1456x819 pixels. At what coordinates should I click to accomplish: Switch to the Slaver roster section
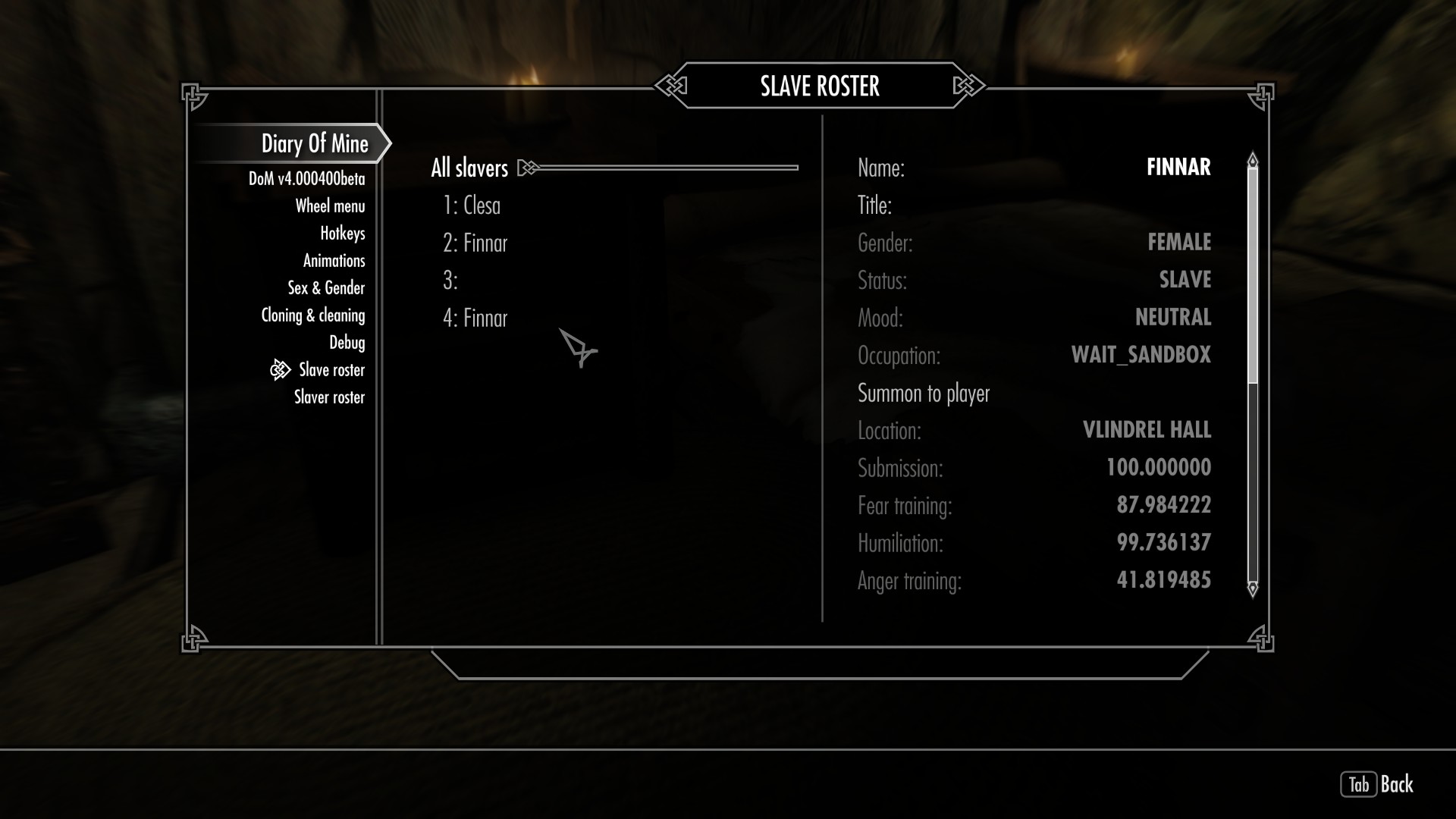point(329,397)
